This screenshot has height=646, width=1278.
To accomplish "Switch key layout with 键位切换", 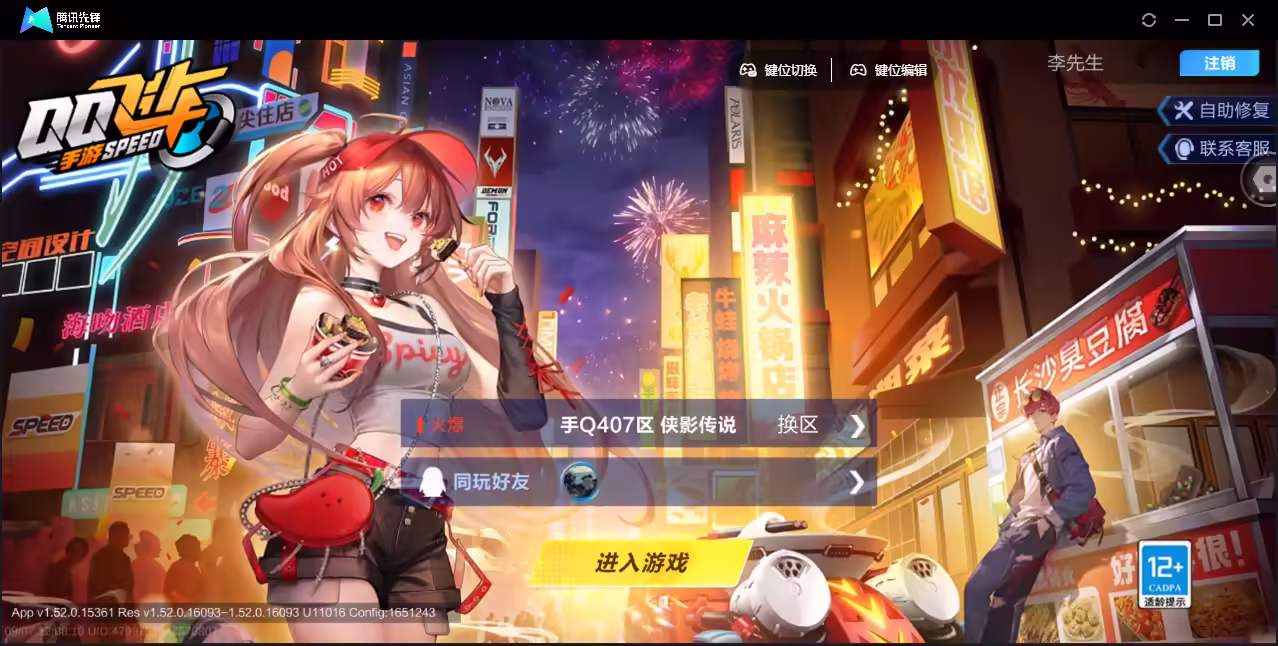I will tap(778, 70).
